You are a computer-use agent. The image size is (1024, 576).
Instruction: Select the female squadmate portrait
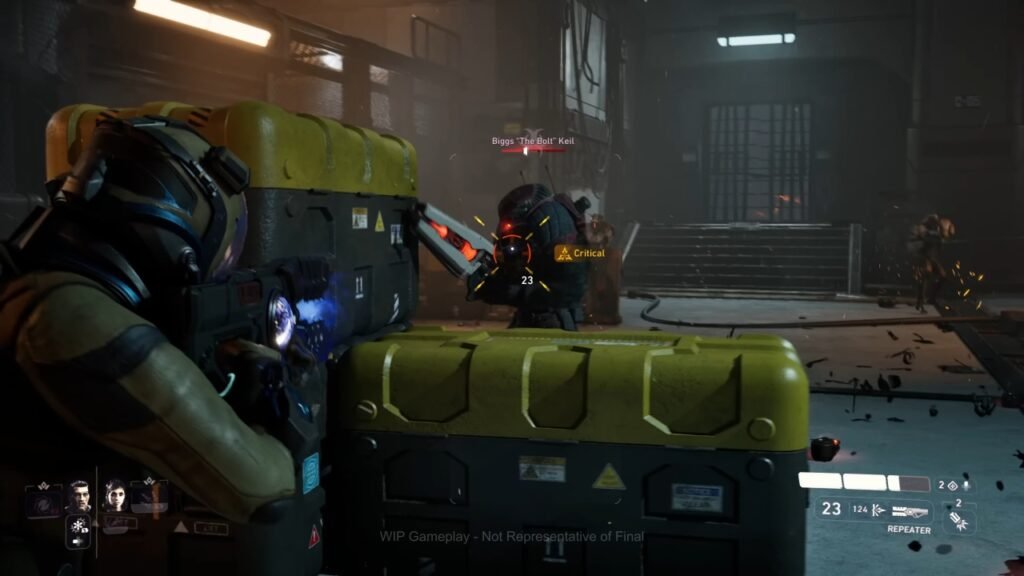(114, 496)
